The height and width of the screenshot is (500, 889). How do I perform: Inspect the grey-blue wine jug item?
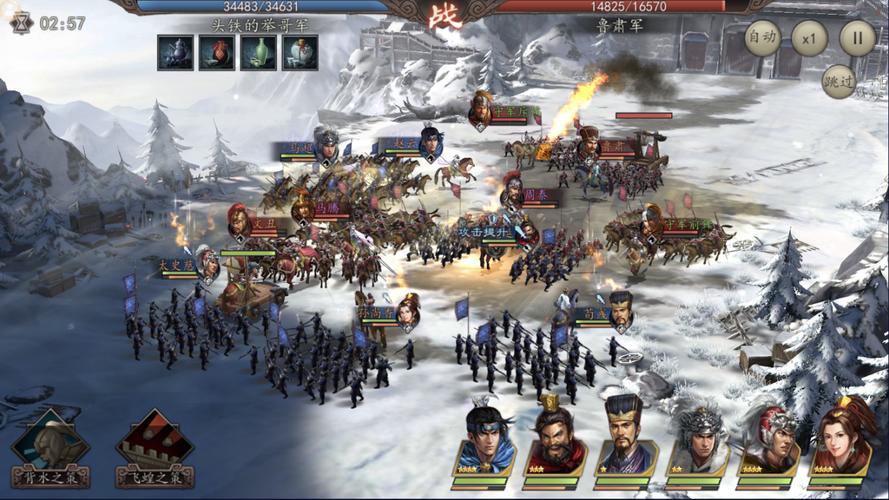174,52
